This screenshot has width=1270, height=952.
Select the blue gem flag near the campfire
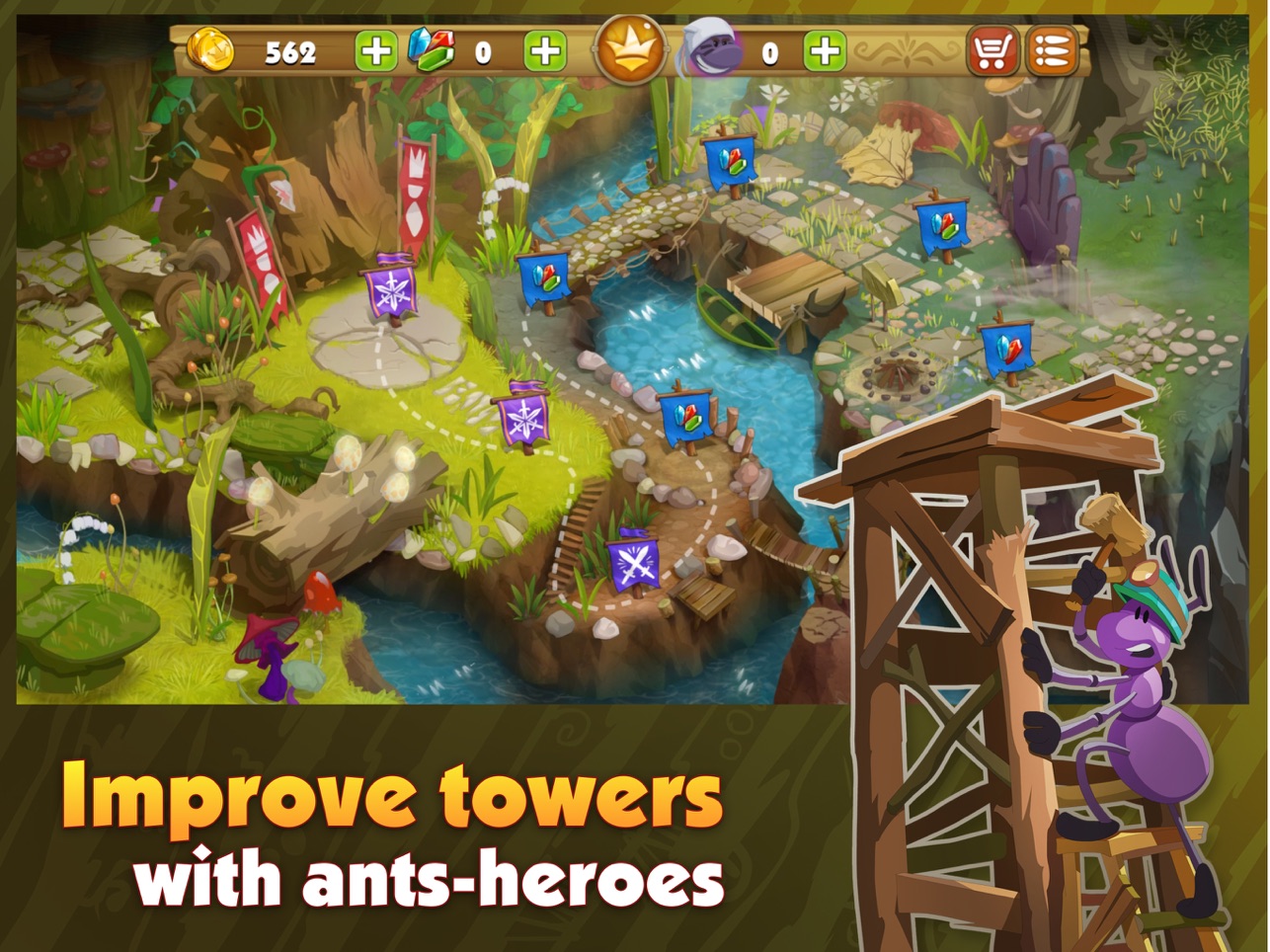pos(1009,348)
